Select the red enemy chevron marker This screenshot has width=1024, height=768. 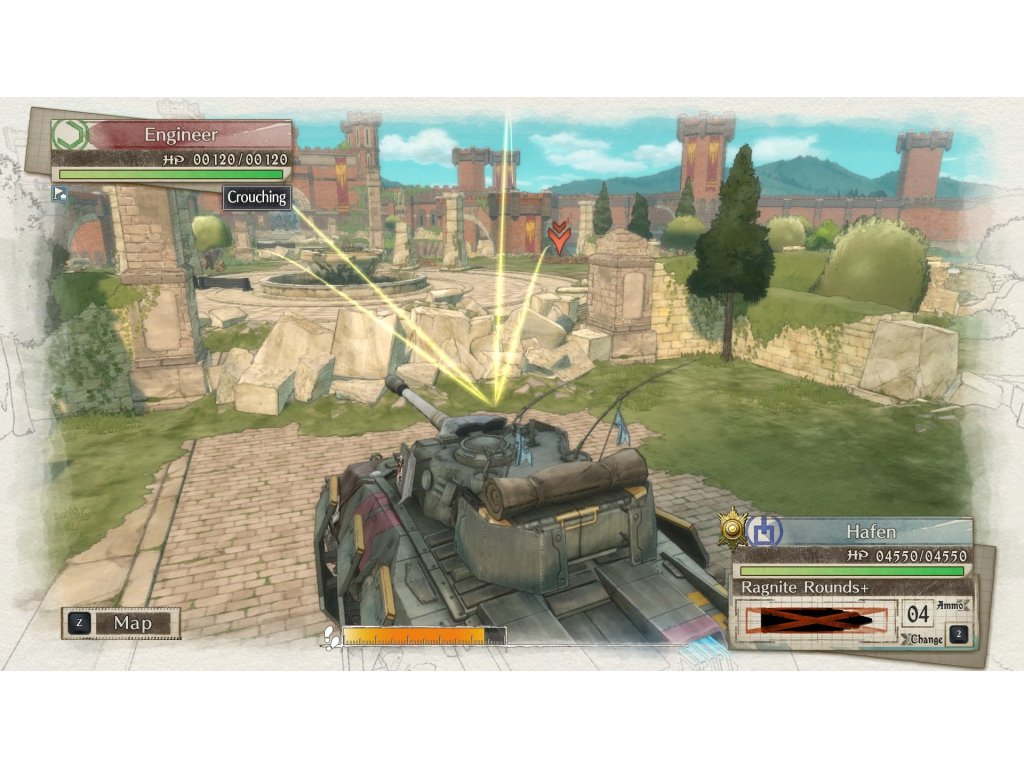coord(559,238)
